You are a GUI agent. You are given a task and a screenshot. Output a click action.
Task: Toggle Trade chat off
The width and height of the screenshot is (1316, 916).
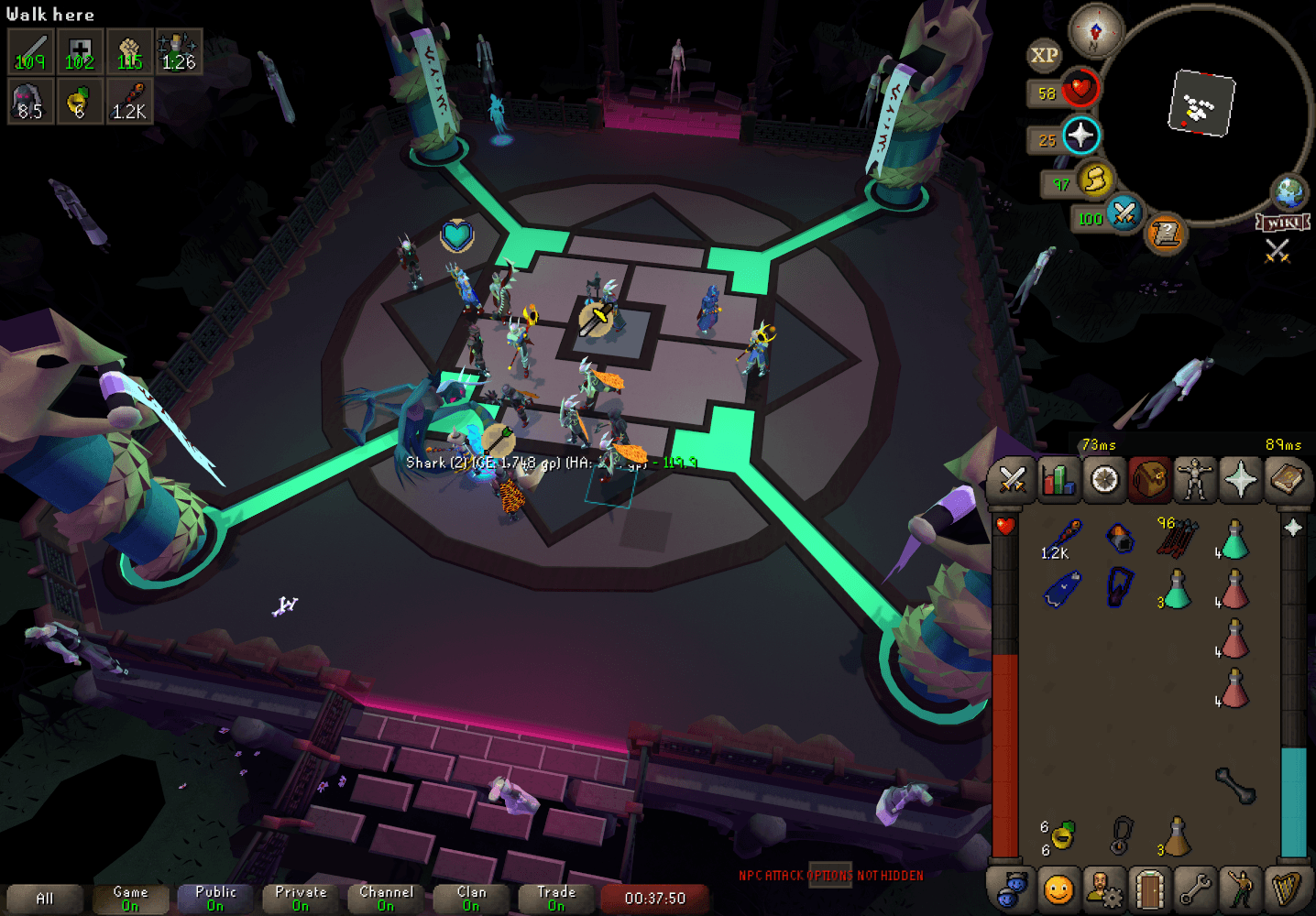[x=555, y=896]
